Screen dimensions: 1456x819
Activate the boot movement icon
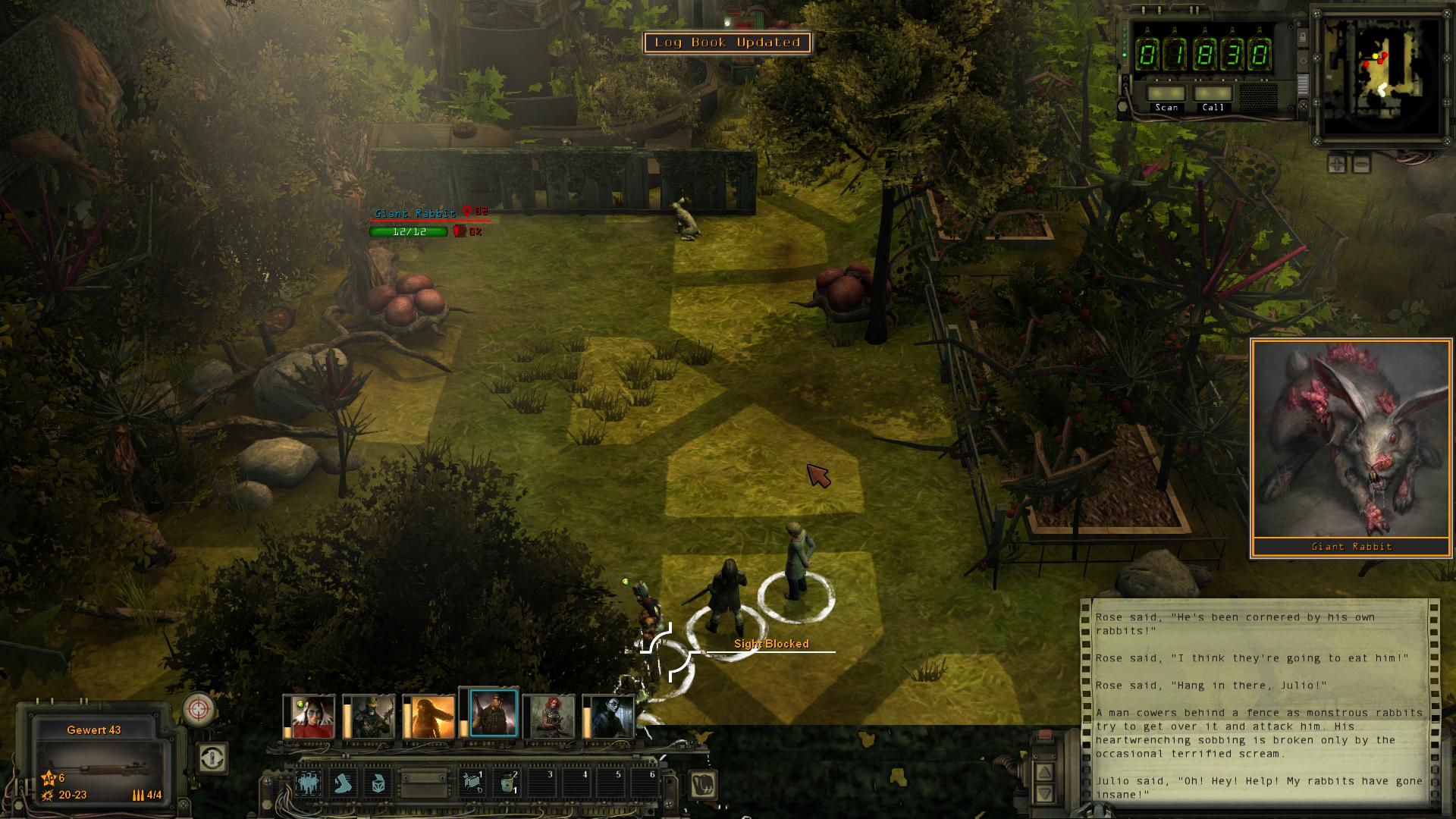[x=344, y=783]
